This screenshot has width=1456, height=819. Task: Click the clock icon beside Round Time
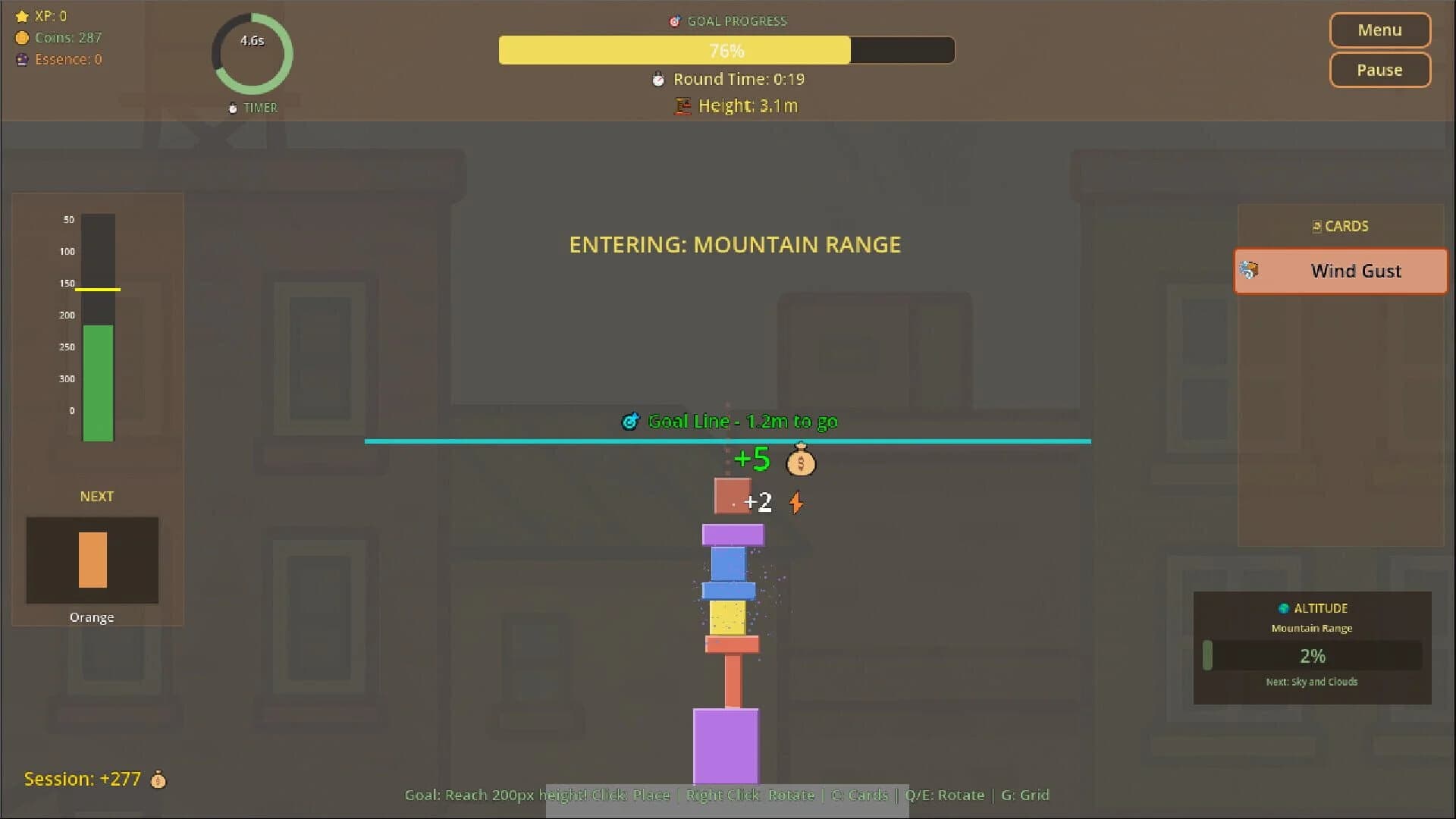[657, 79]
